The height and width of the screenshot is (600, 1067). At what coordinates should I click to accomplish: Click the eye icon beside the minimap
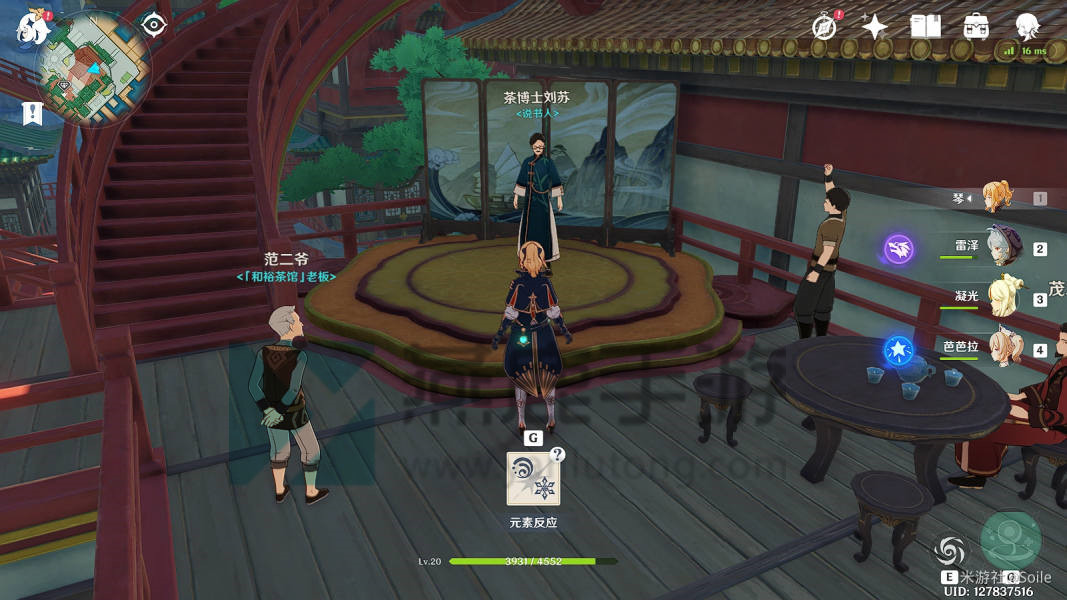[153, 24]
